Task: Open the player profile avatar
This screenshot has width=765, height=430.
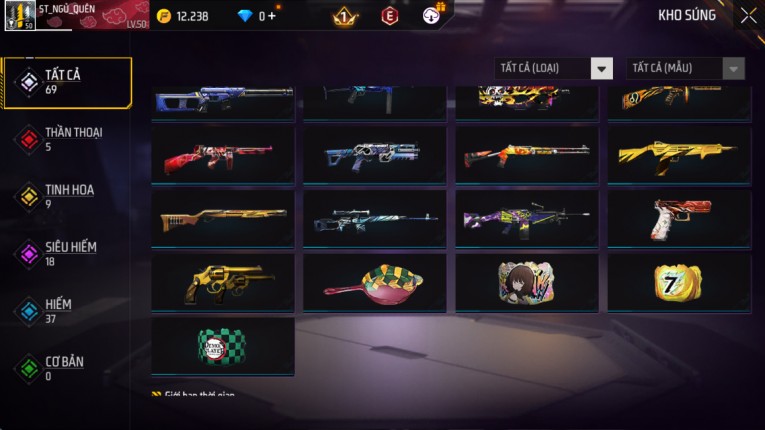Action: click(20, 15)
